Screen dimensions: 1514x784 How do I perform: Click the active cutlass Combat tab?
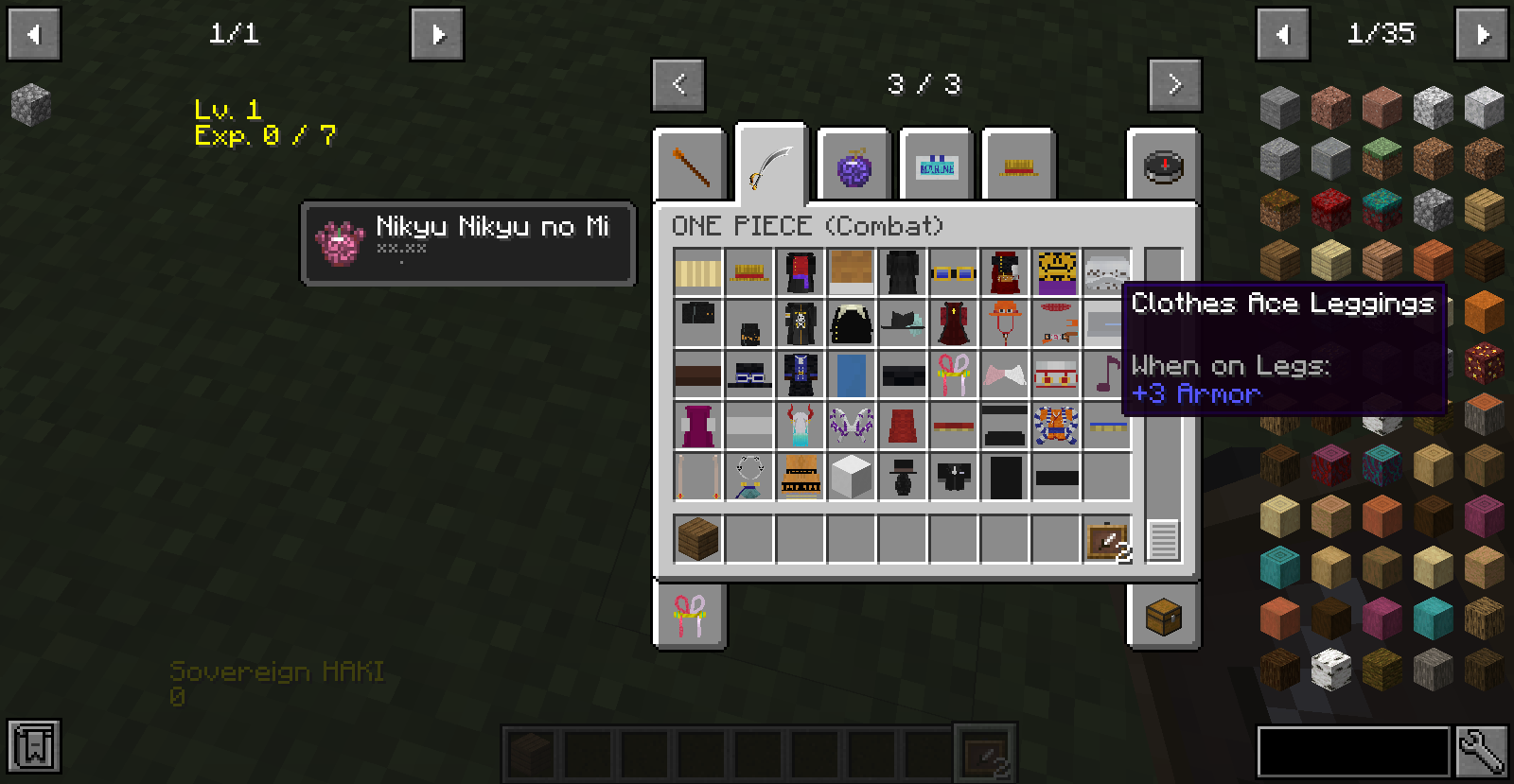click(x=770, y=163)
